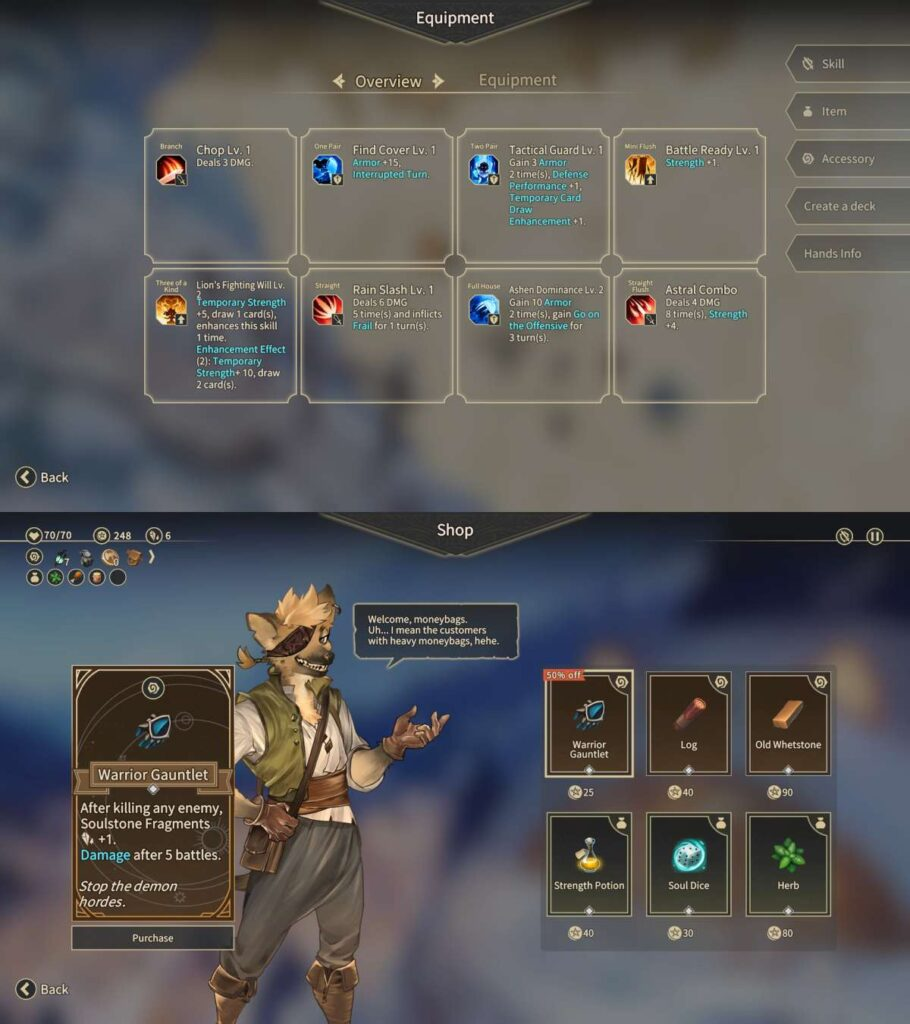Screen dimensions: 910x1024
Task: Pick the Soul Dice shop item
Action: 688,864
